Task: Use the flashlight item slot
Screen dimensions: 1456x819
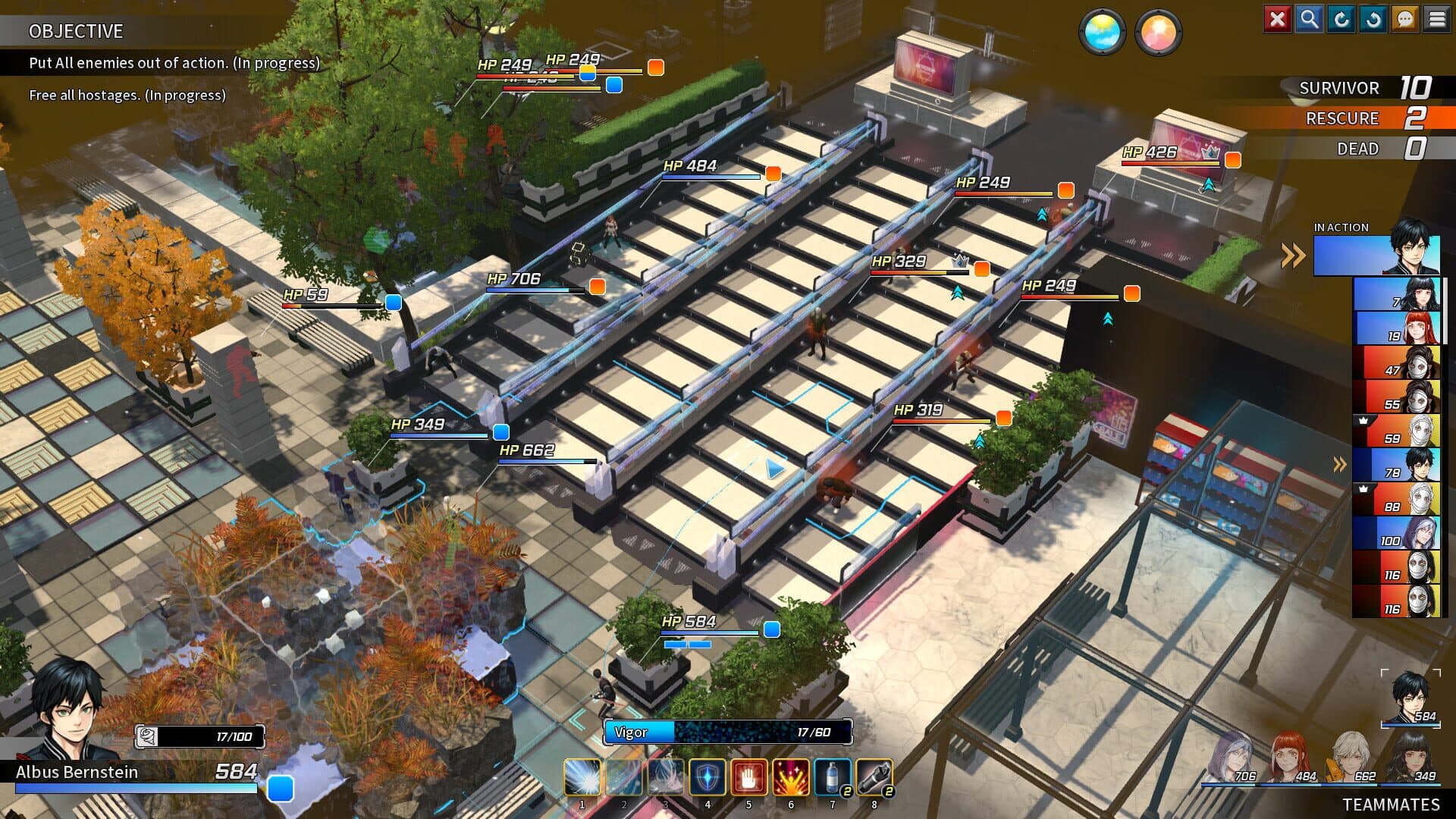Action: pos(874,777)
